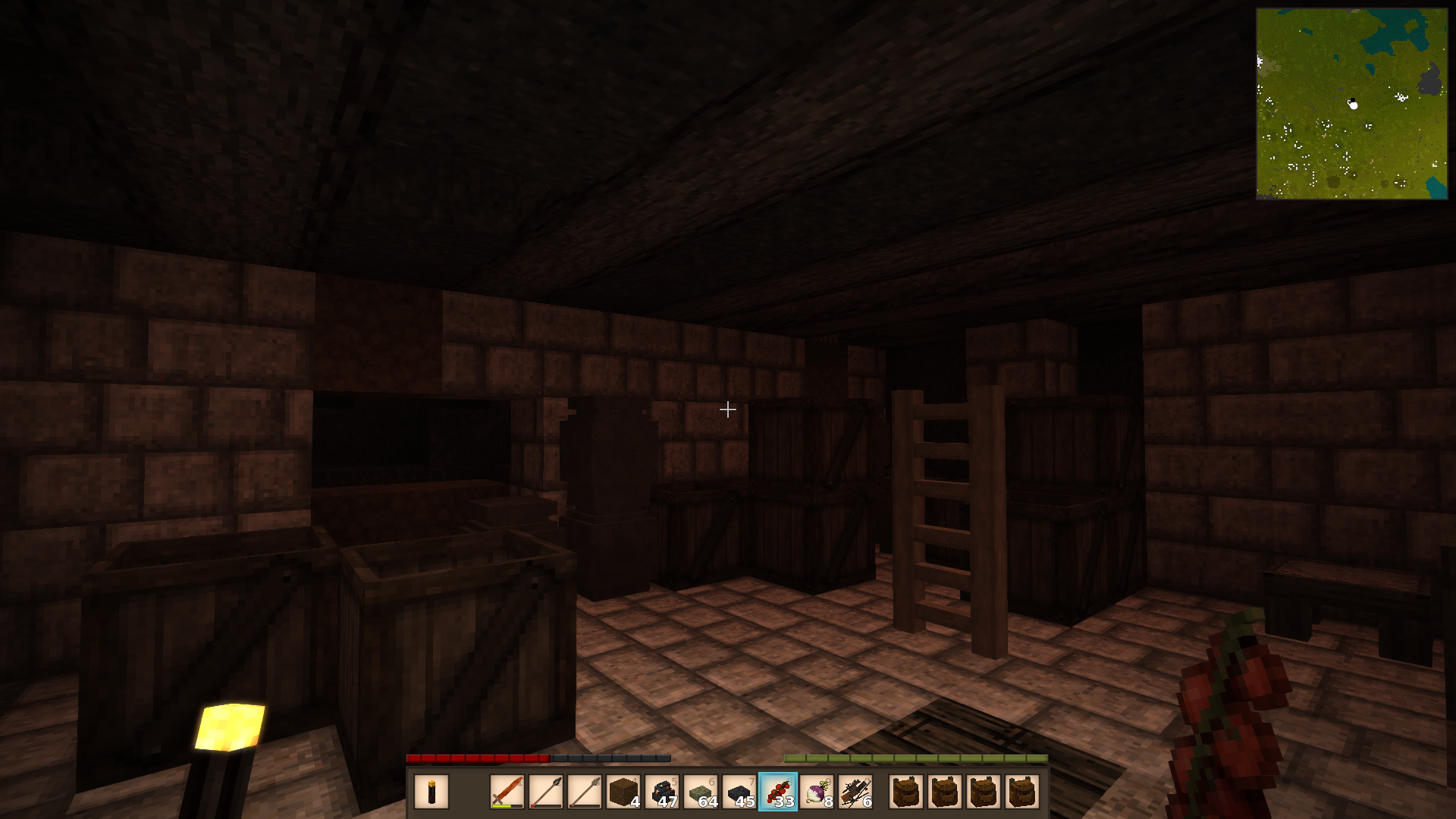This screenshot has height=819, width=1456.
Task: Click the highlighted red currants slot
Action: [x=778, y=792]
